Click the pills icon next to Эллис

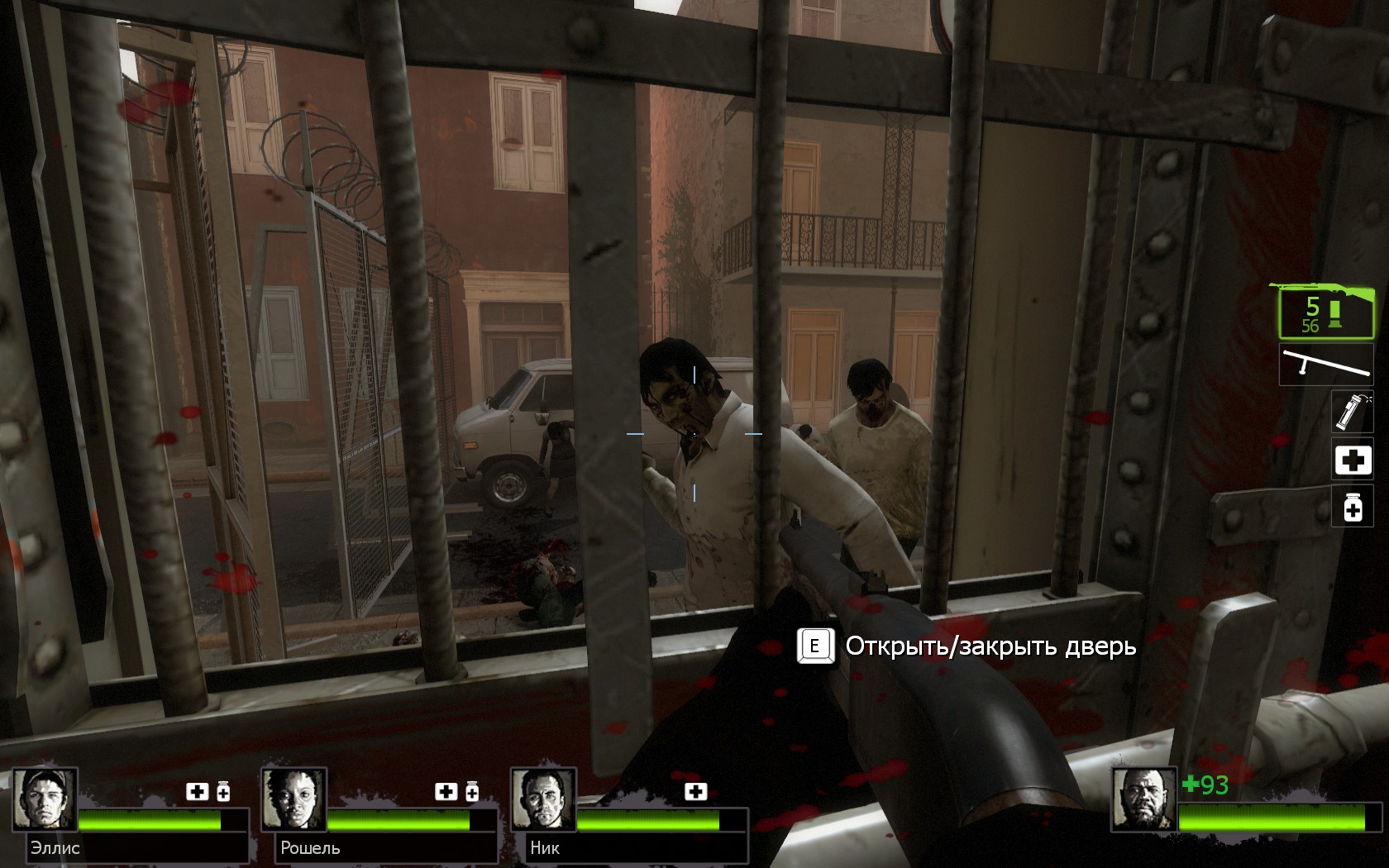click(222, 791)
